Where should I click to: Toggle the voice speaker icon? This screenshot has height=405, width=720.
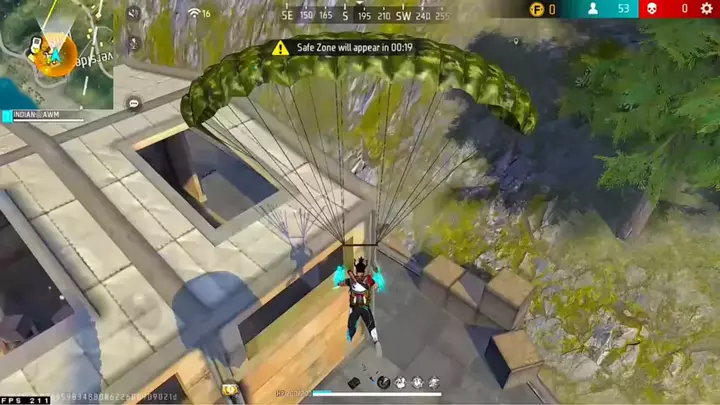click(x=134, y=12)
